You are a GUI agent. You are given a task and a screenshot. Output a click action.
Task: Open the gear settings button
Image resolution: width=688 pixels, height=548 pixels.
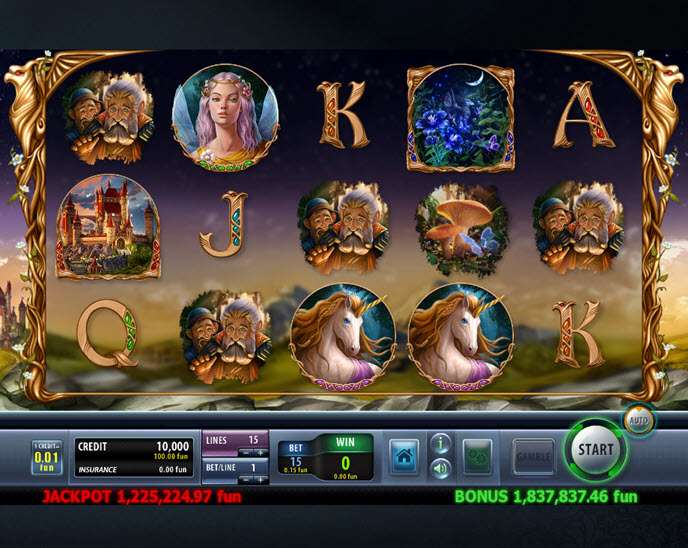[478, 457]
